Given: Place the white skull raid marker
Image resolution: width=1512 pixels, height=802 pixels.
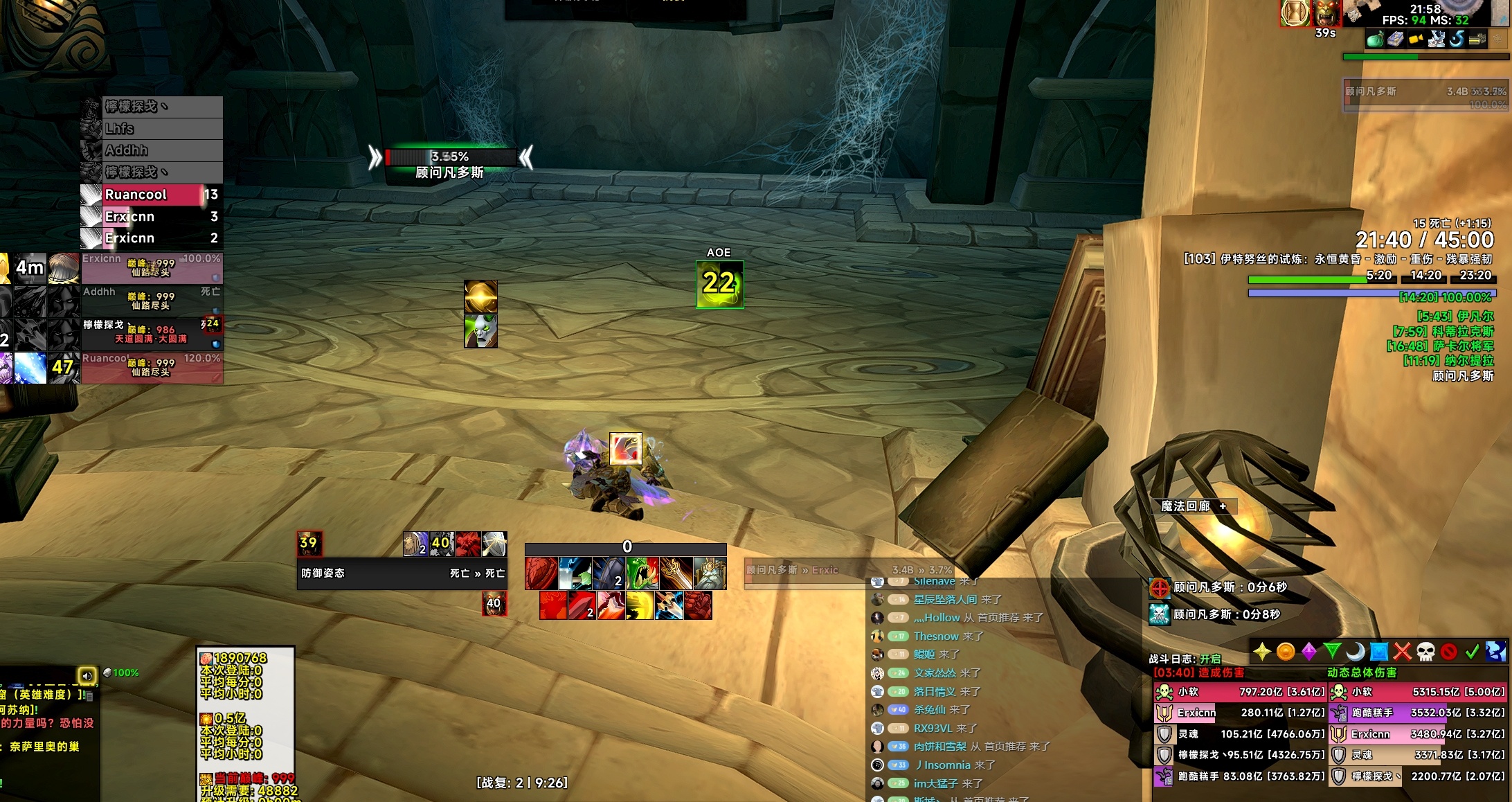Looking at the screenshot, I should click(1425, 652).
